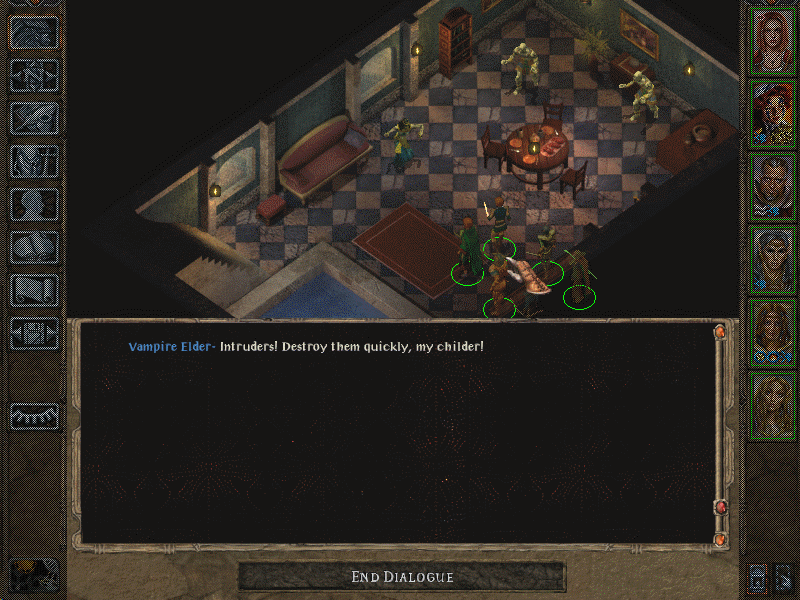Open the party inventory screen
This screenshot has height=600, width=800.
point(34,161)
